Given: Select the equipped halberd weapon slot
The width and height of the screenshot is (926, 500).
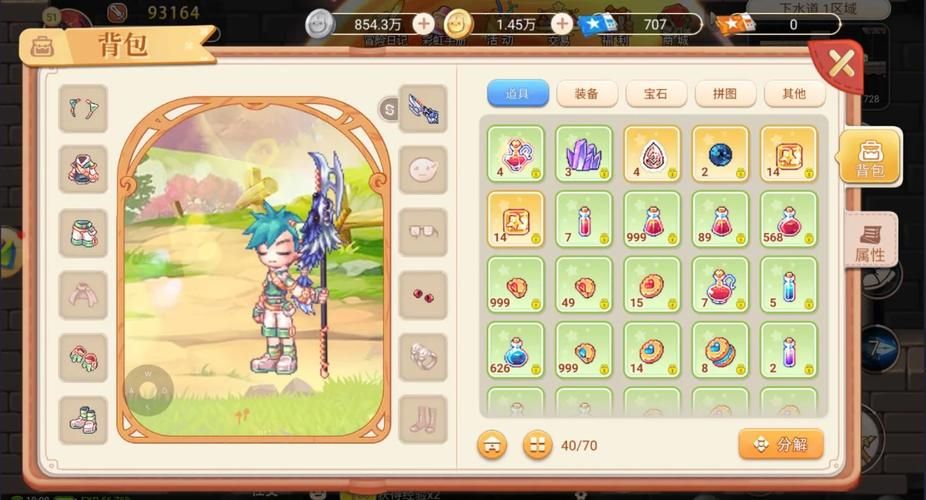Looking at the screenshot, I should (x=422, y=109).
